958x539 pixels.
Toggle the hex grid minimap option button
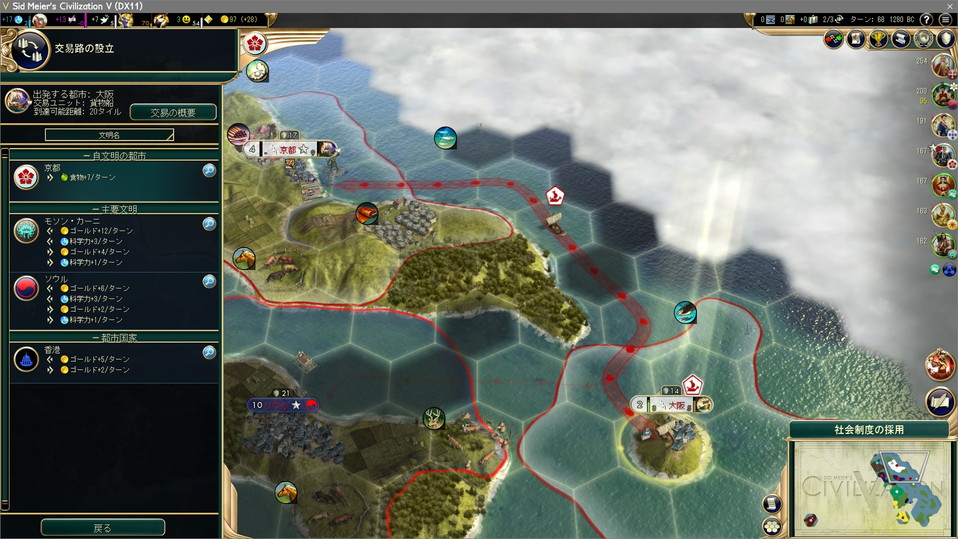771,525
